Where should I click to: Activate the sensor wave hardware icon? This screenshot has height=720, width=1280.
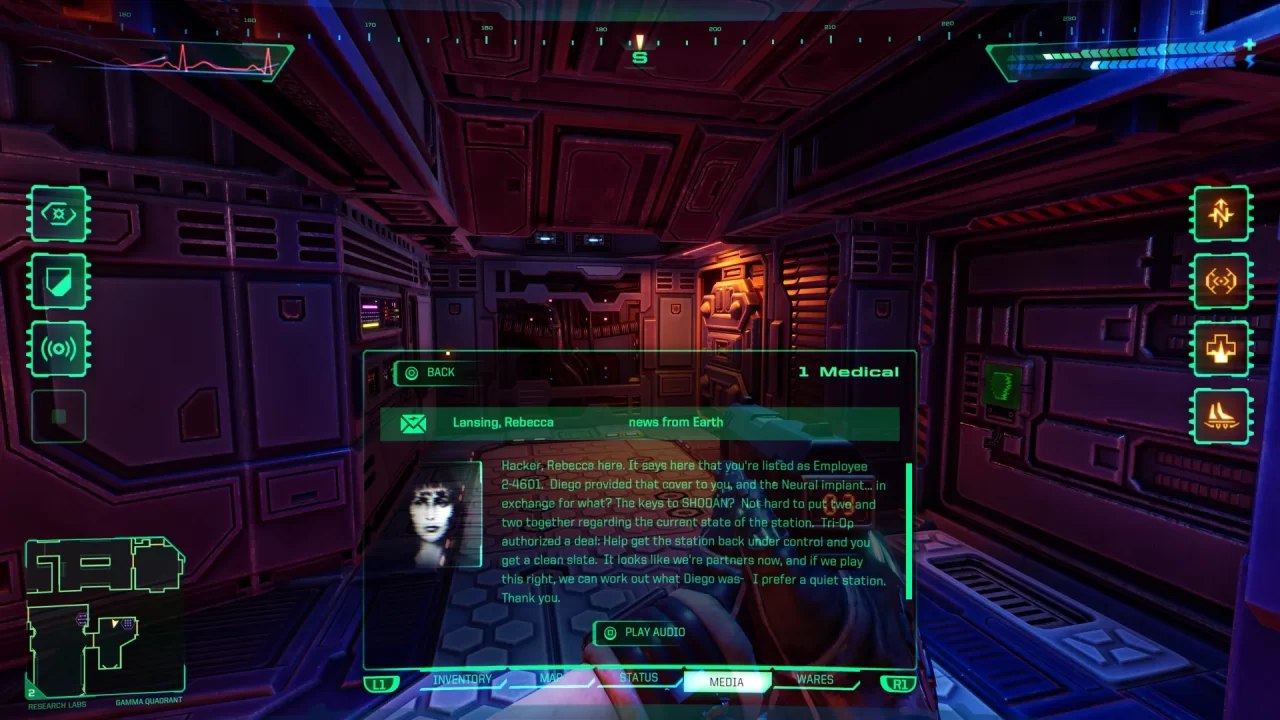click(58, 349)
